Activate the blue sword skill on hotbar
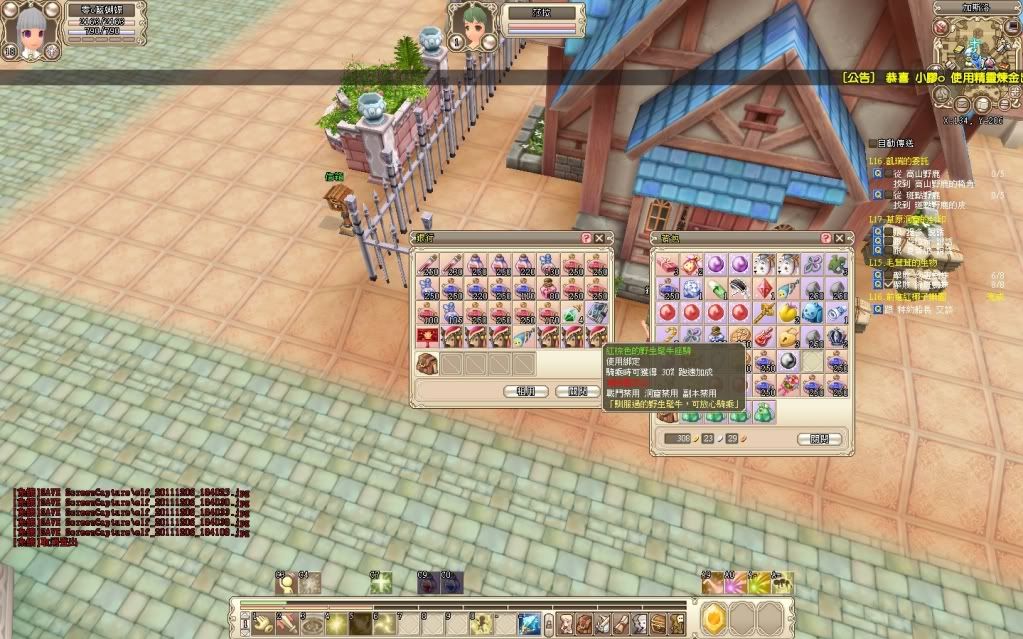Screen dimensions: 1023x639 pyautogui.click(x=529, y=622)
